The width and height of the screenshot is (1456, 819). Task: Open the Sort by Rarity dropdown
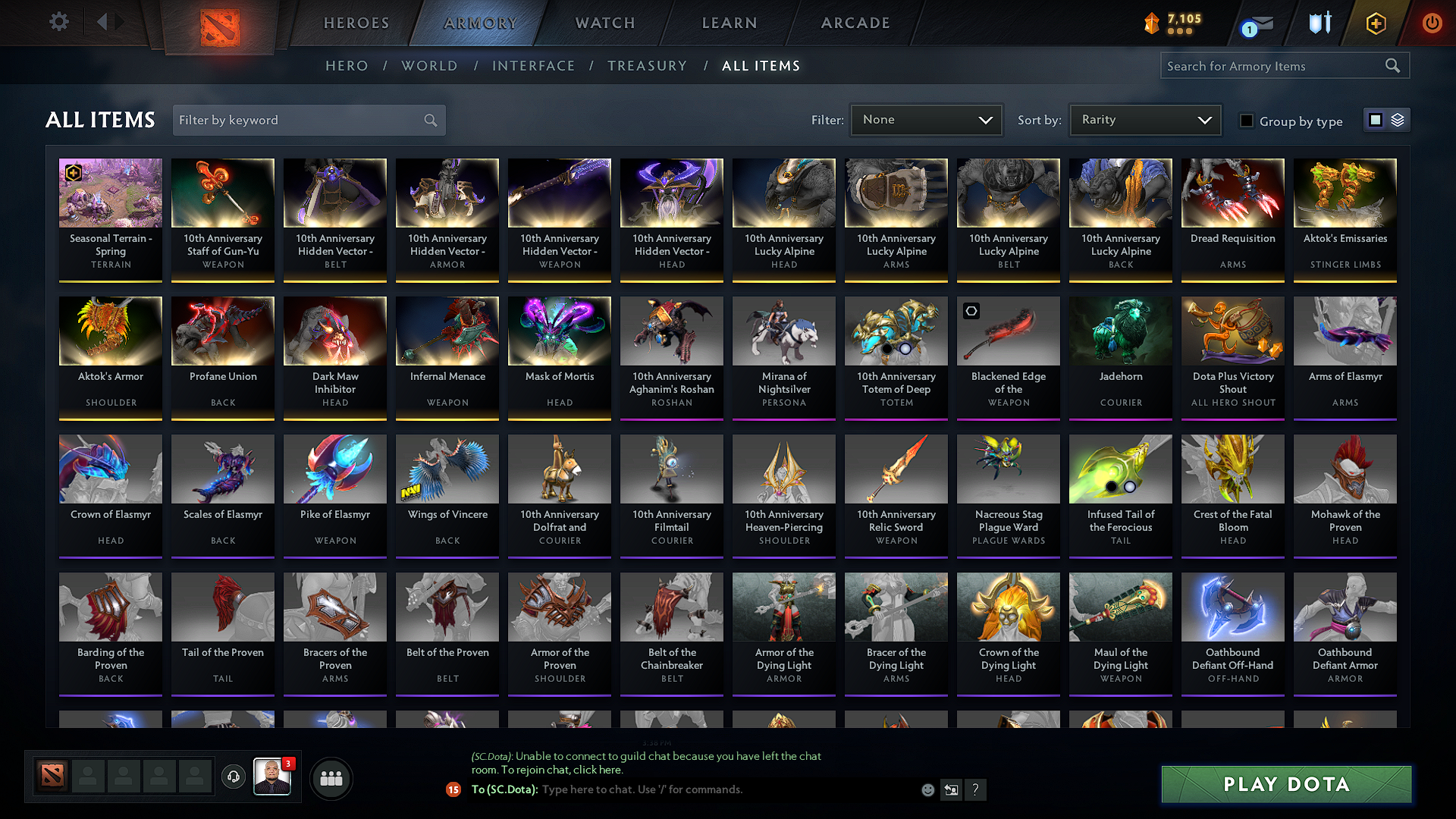point(1144,119)
